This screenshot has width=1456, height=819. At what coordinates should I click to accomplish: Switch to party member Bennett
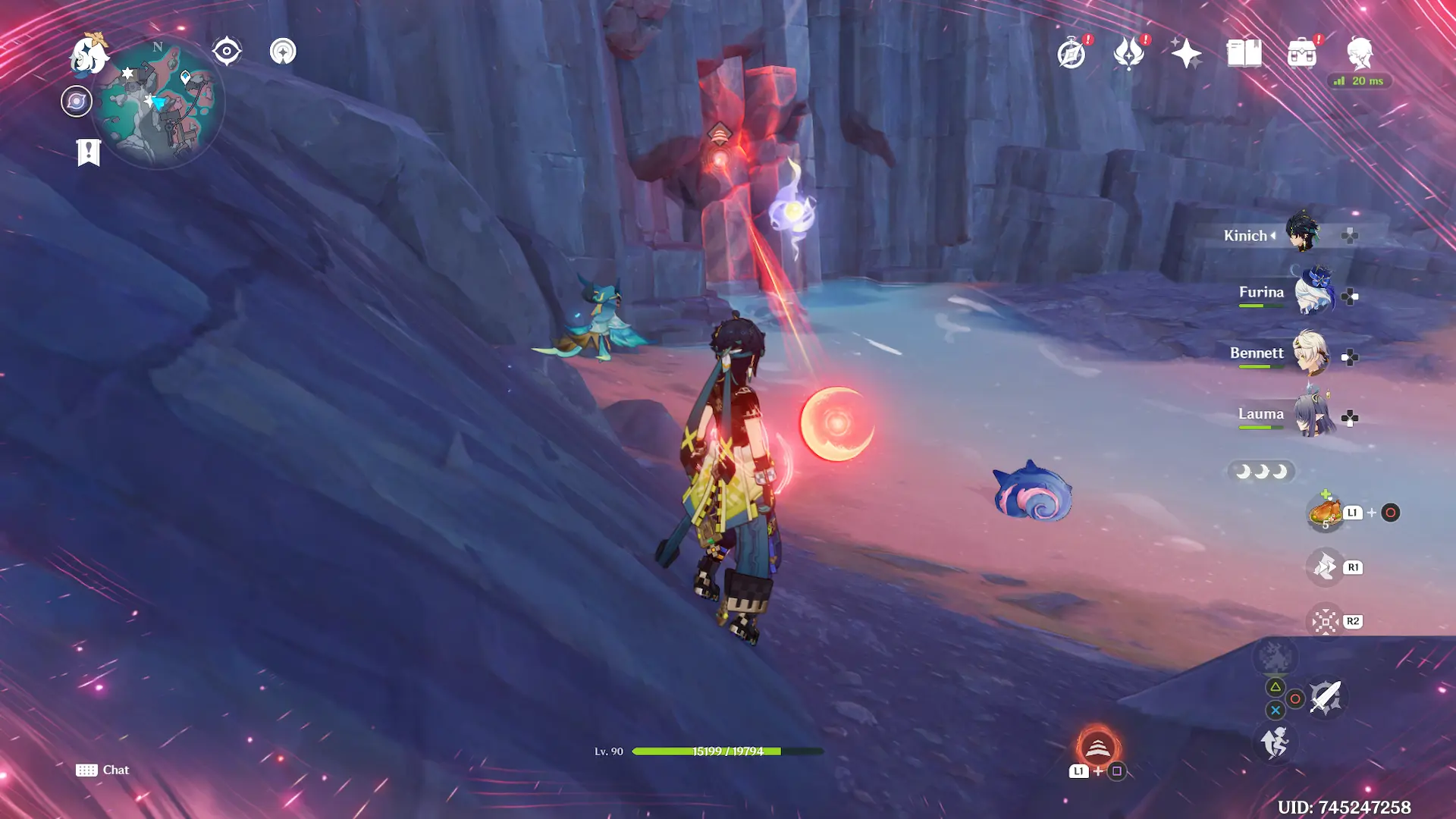[x=1310, y=354]
